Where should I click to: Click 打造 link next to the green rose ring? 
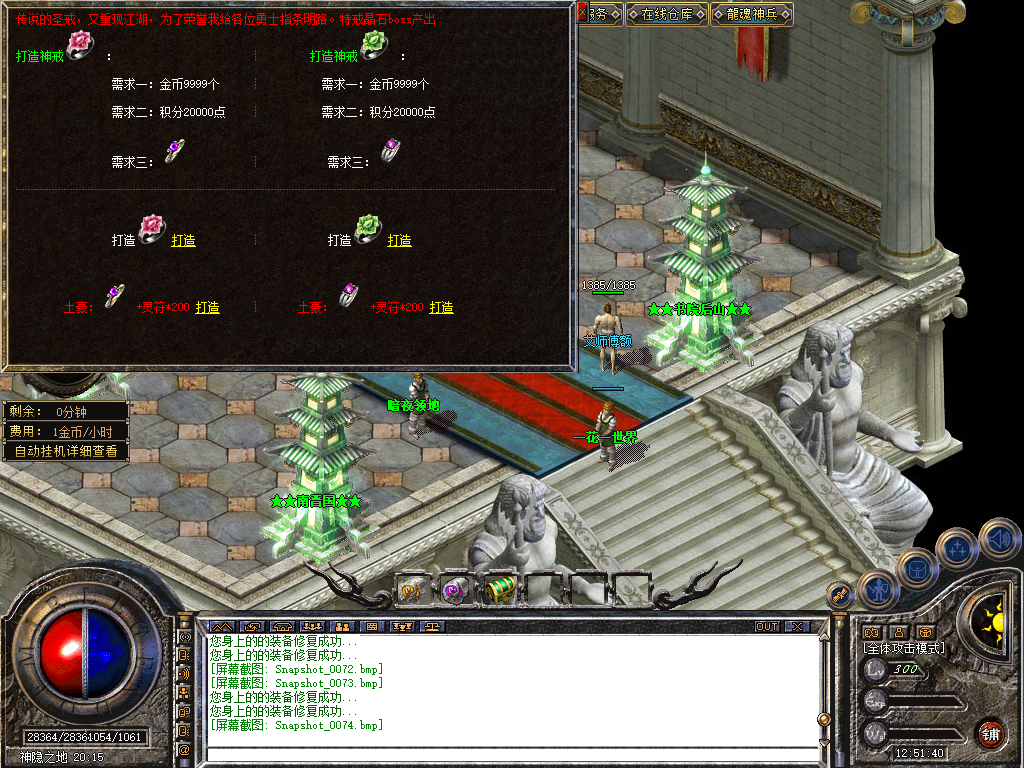pyautogui.click(x=399, y=240)
